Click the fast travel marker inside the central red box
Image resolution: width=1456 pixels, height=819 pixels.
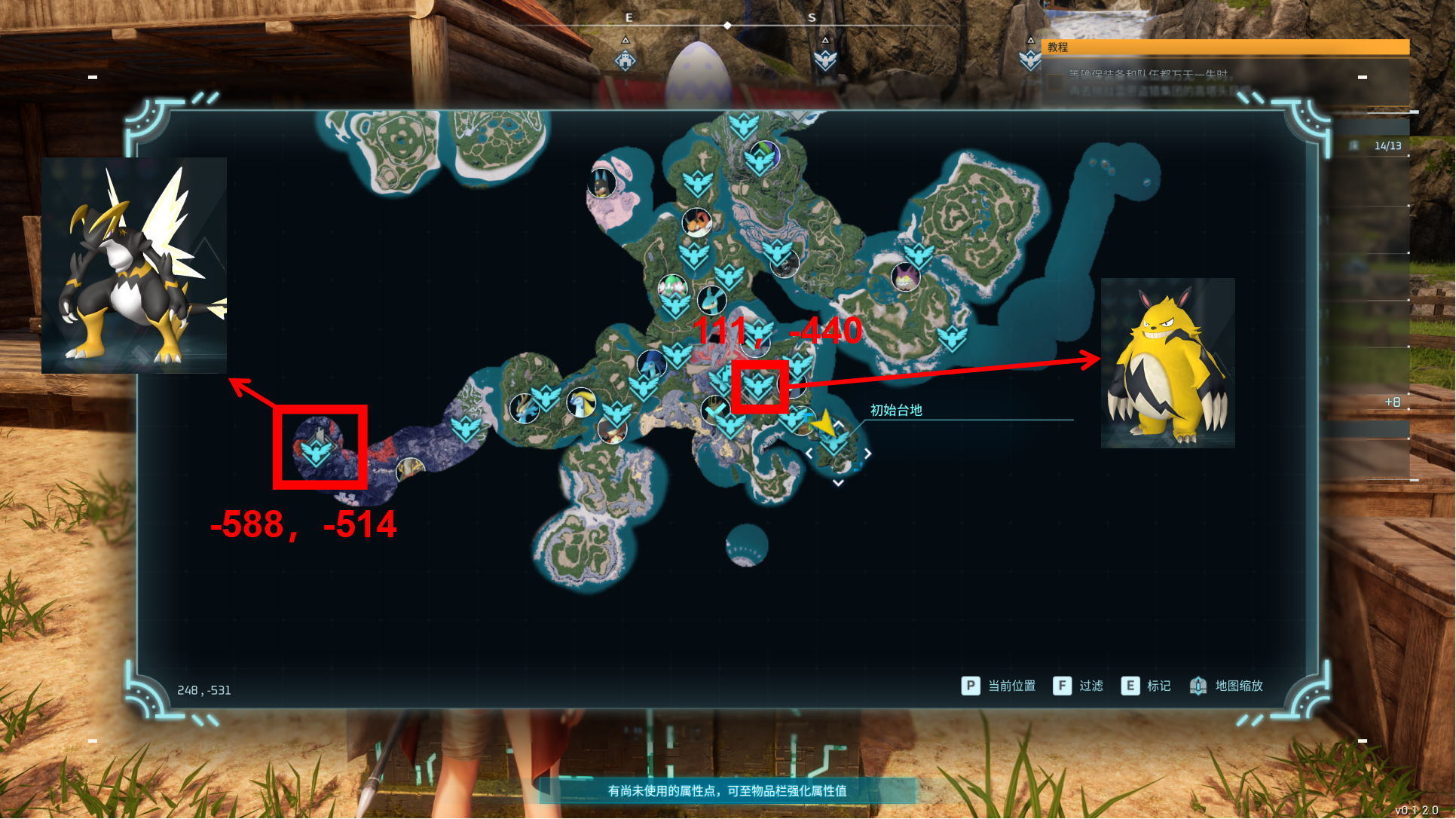(757, 387)
